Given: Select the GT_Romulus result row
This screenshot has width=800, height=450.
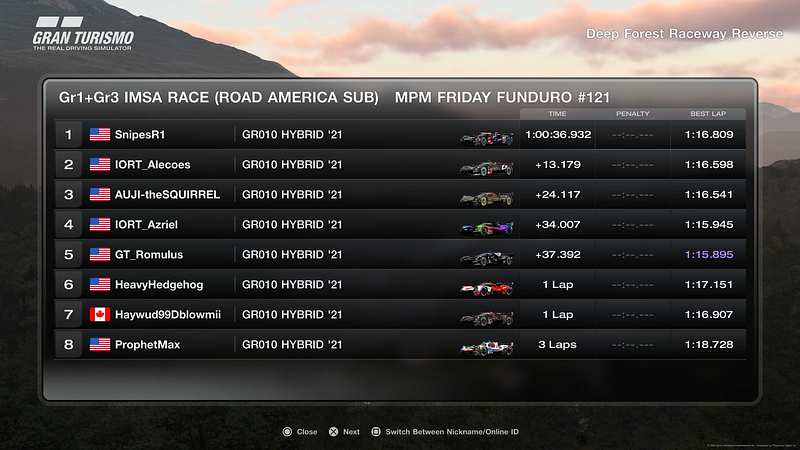Looking at the screenshot, I should pos(400,255).
